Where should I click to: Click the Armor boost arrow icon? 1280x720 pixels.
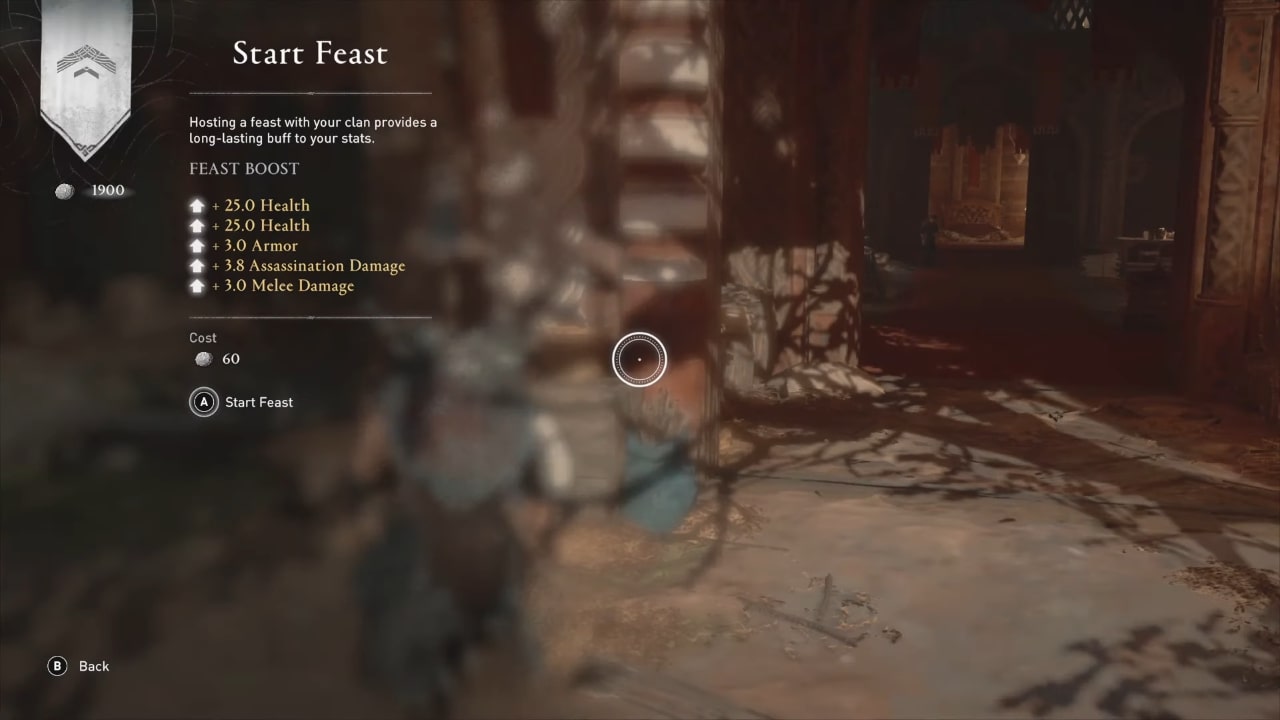(197, 245)
